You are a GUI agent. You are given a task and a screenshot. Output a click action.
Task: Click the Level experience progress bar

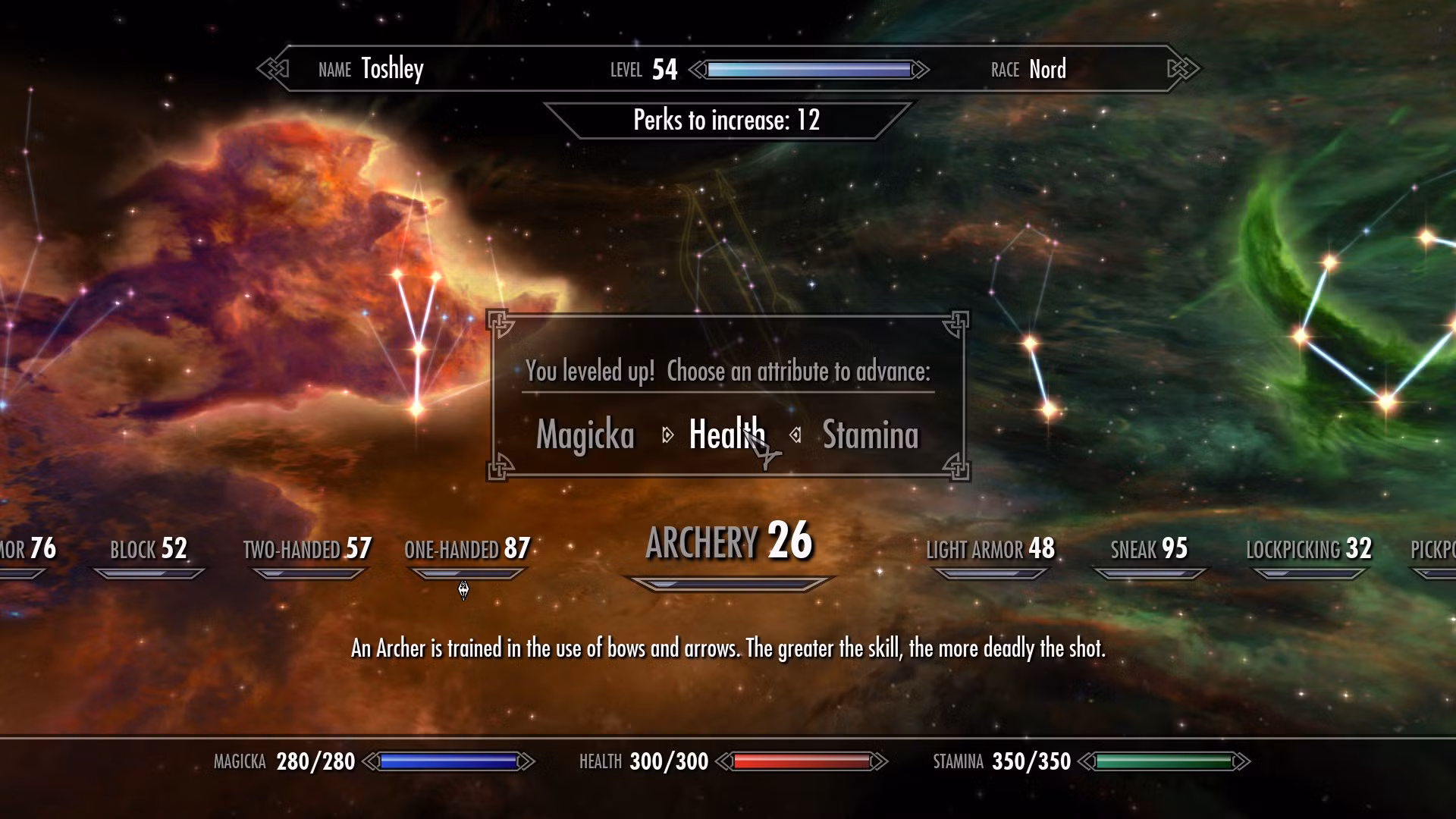[808, 70]
